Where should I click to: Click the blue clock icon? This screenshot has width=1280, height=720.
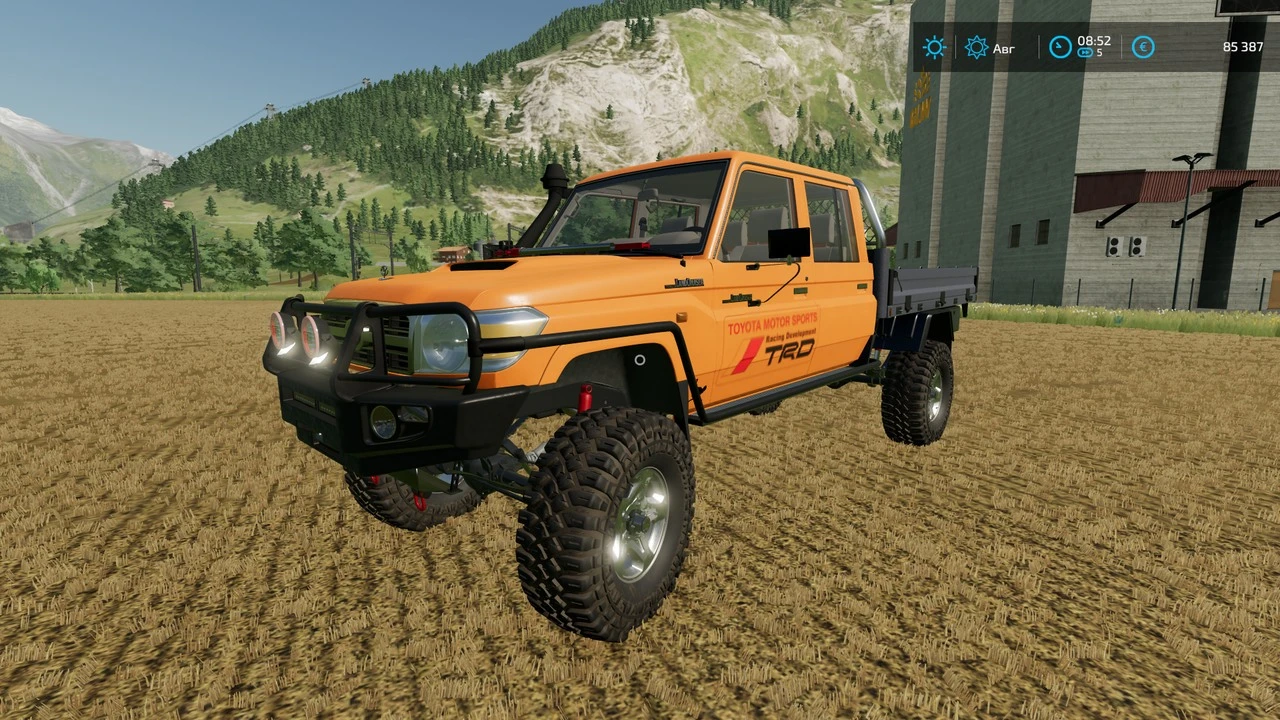tap(1059, 46)
